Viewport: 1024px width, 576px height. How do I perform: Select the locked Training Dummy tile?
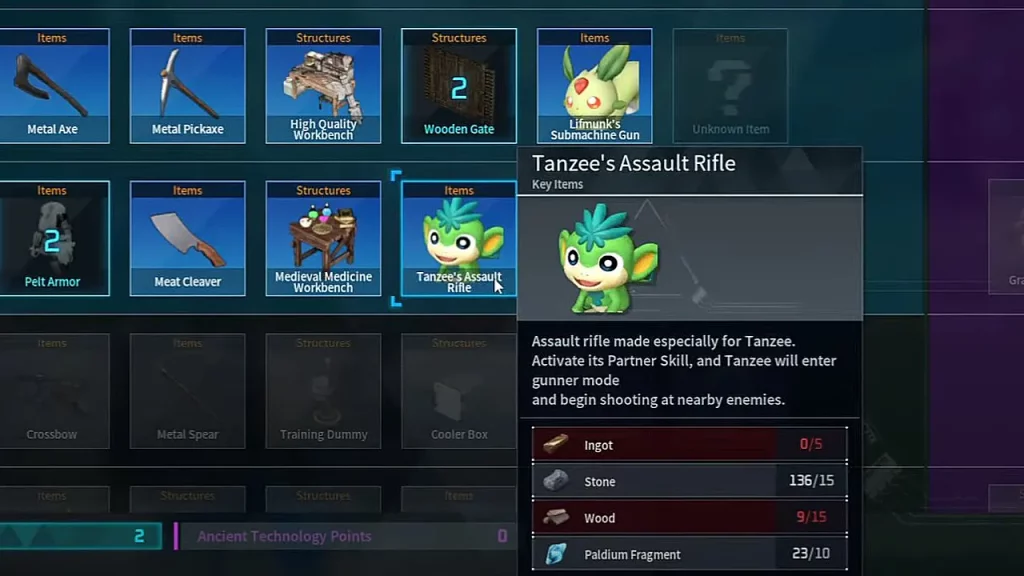coord(323,391)
